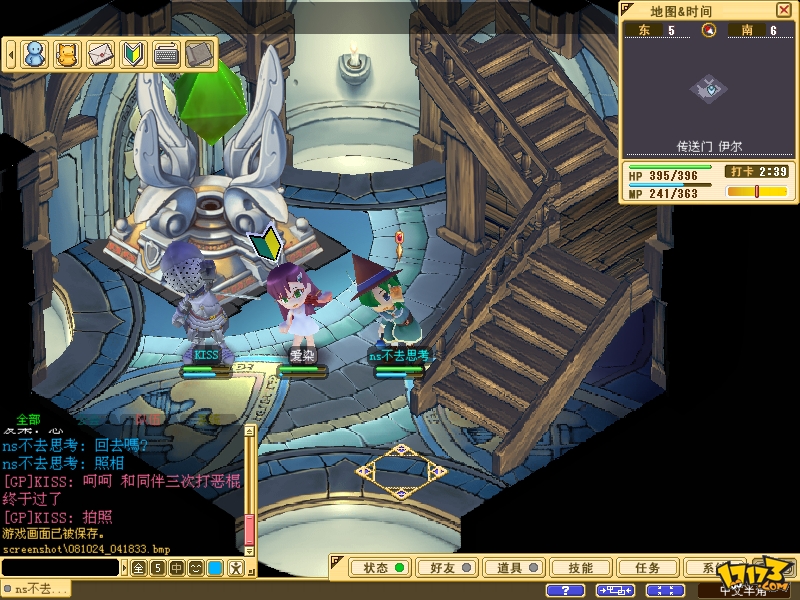
Task: Open the orange cat pet icon
Action: tap(67, 53)
